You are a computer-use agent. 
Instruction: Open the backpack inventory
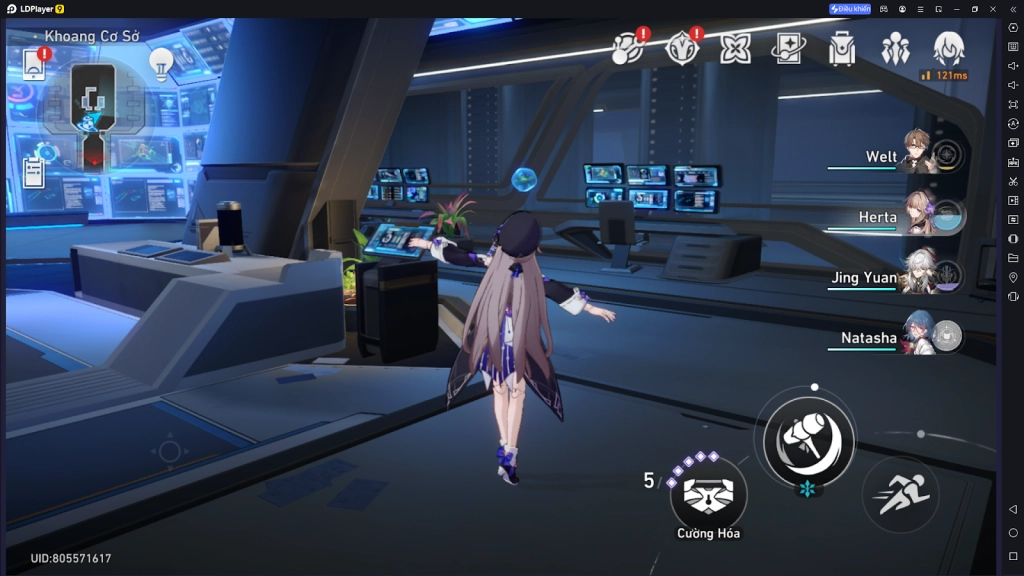(842, 48)
